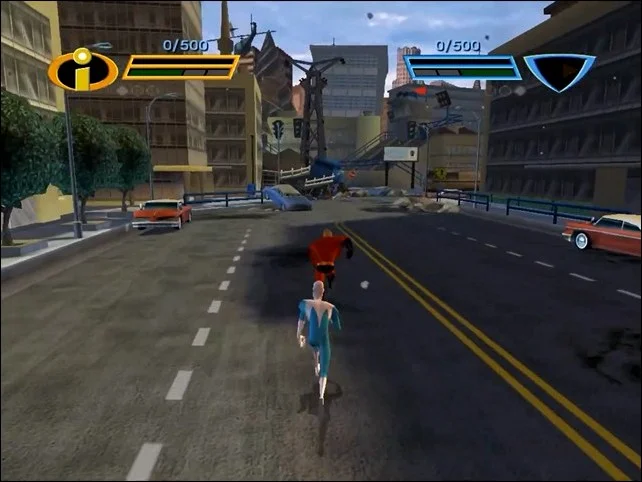Screen dimensions: 642x482
Task: Select the Frozone emblem icon
Action: (x=559, y=71)
